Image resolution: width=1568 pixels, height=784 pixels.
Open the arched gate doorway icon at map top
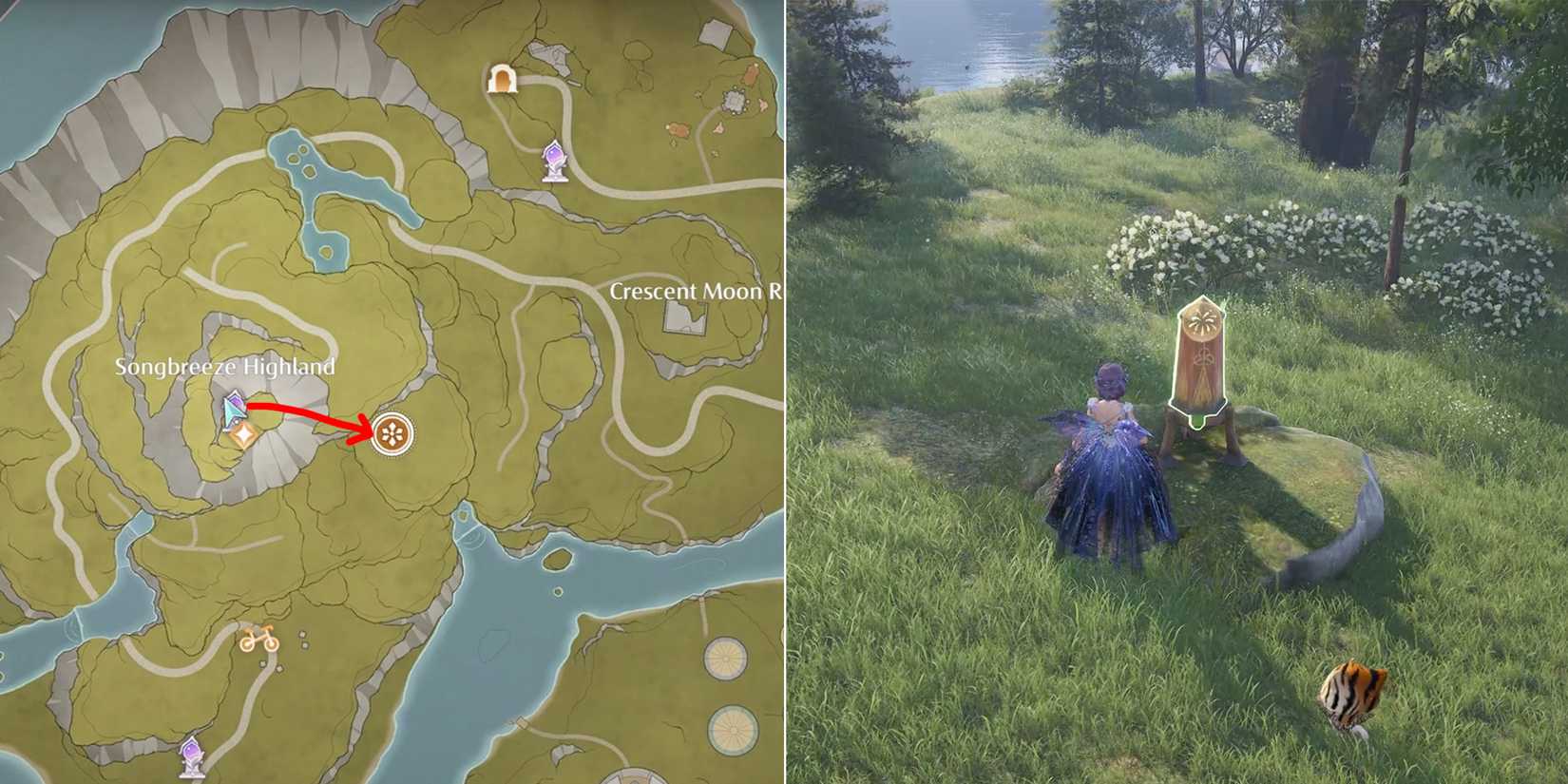501,81
